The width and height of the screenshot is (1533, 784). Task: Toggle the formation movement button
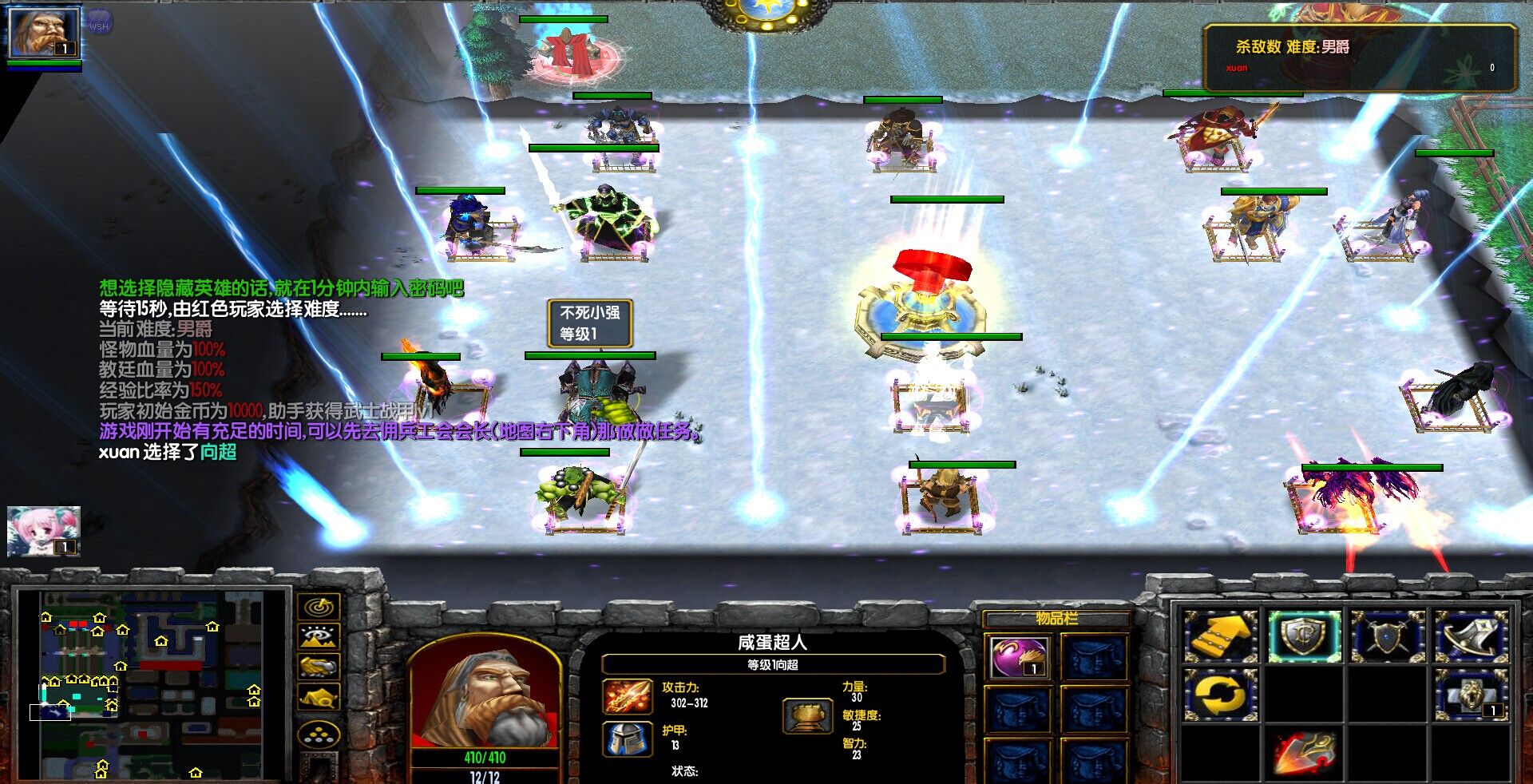coord(319,735)
